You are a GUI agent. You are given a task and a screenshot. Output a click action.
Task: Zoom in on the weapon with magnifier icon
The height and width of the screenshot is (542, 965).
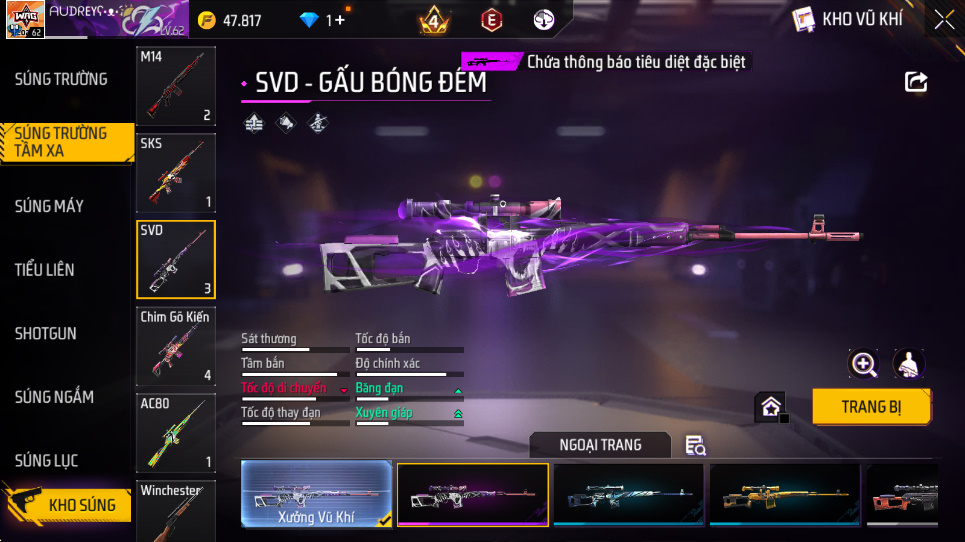(863, 364)
